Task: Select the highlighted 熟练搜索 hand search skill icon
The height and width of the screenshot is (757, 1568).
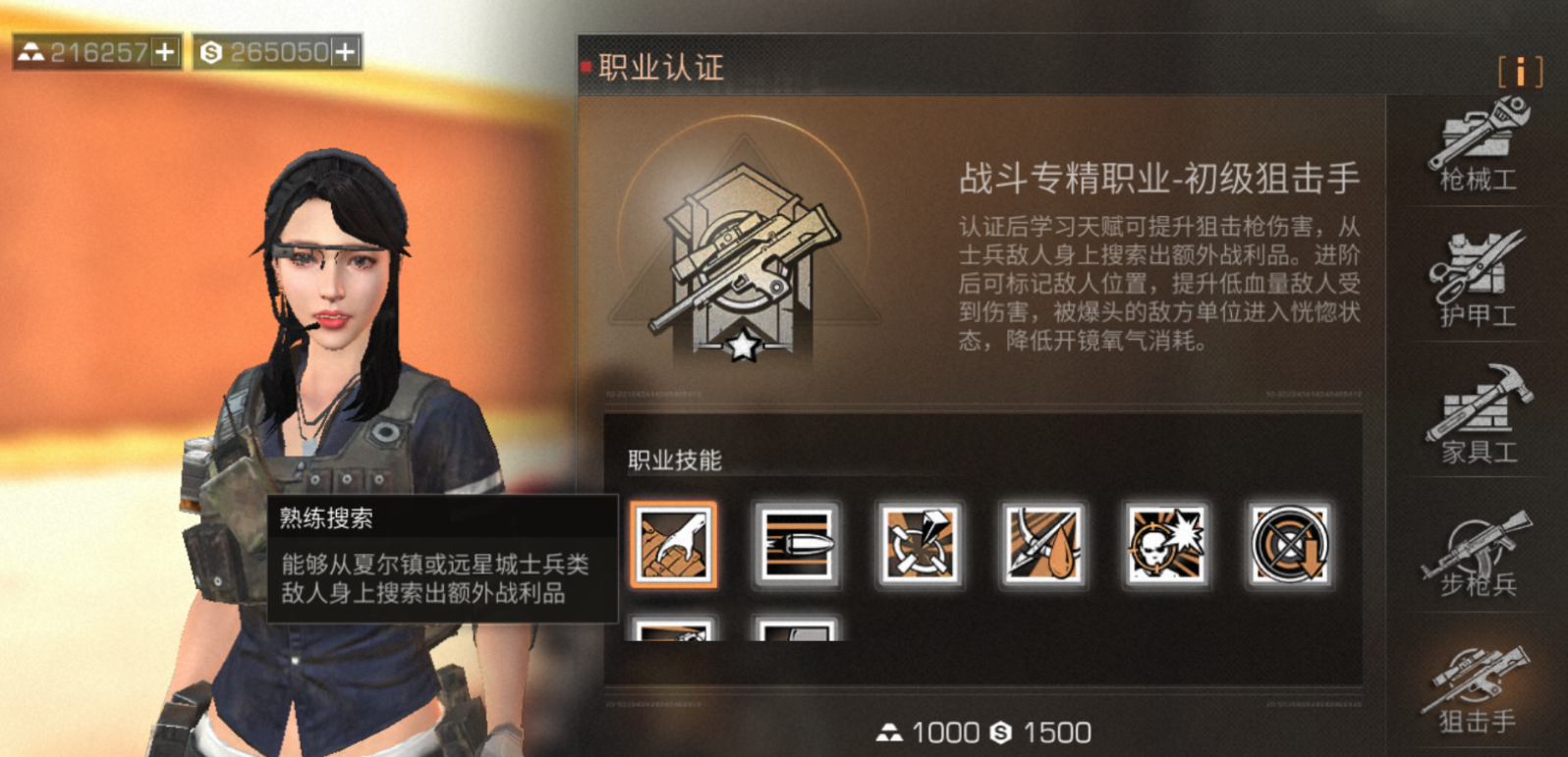Action: (x=674, y=548)
